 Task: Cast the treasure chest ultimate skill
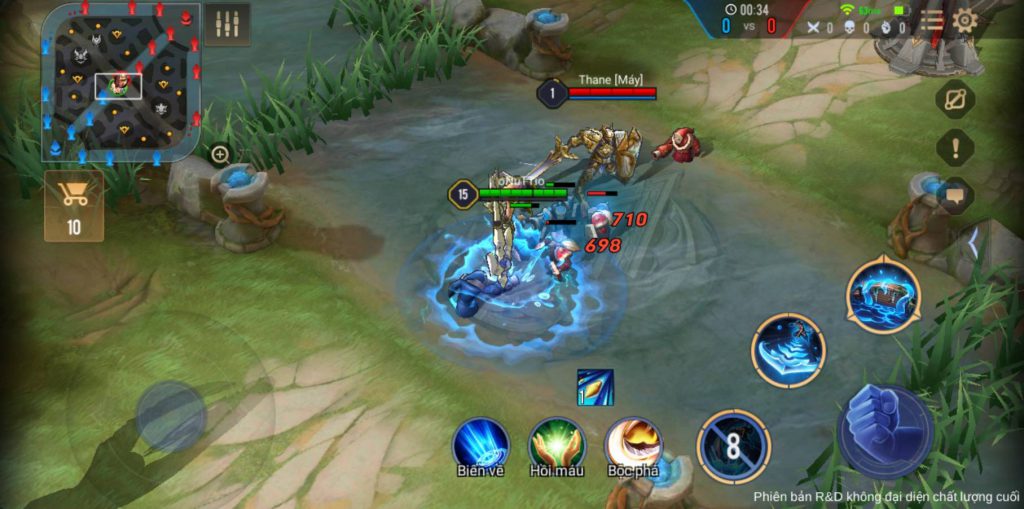882,296
